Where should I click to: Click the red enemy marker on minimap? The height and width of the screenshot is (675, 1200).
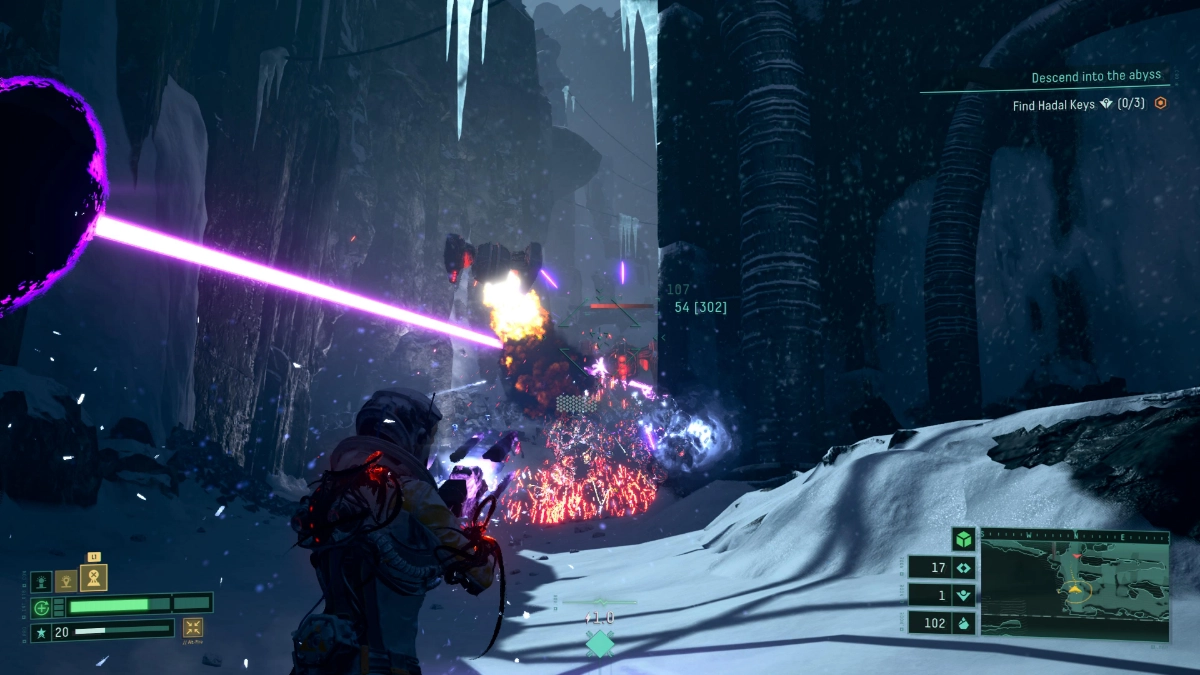pos(1076,555)
